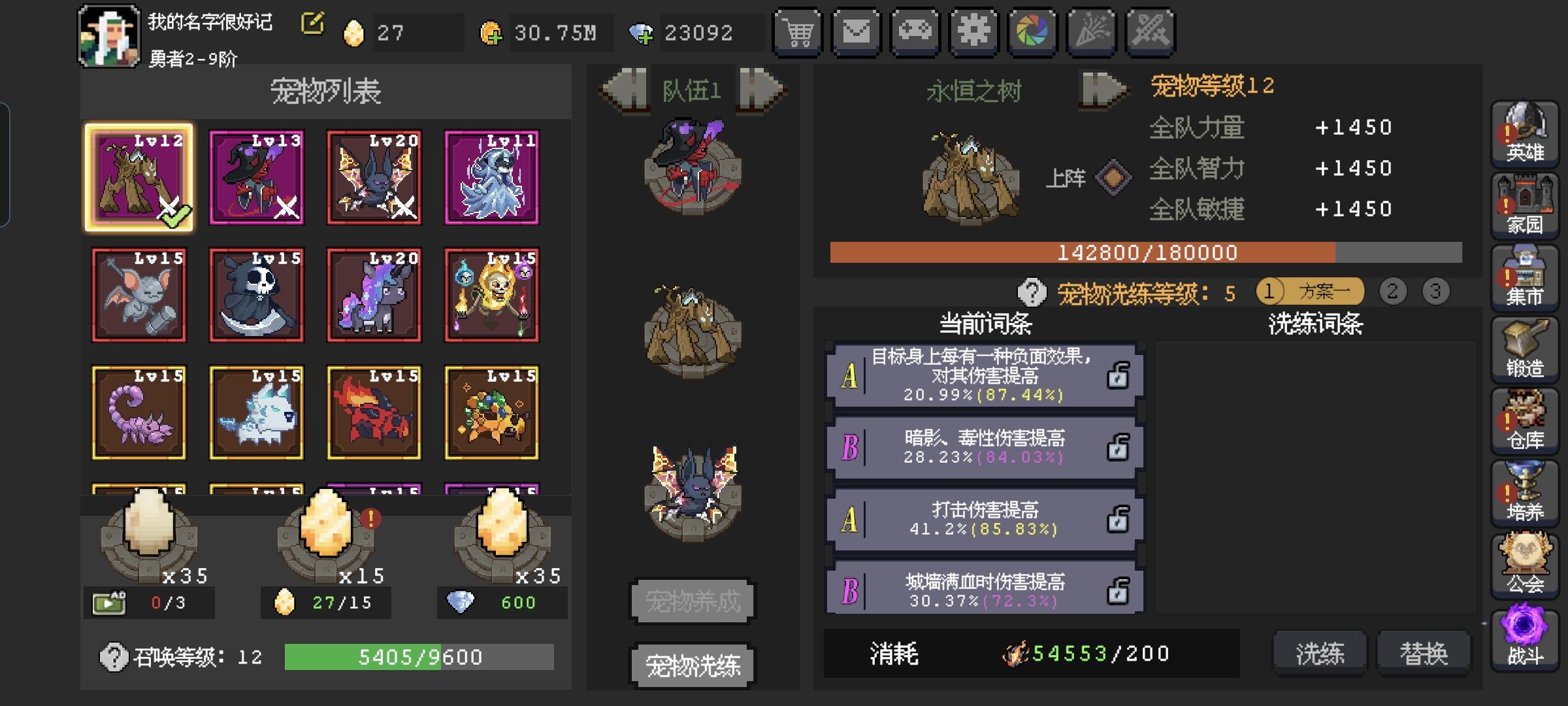Open the settings gear icon

coord(974,31)
